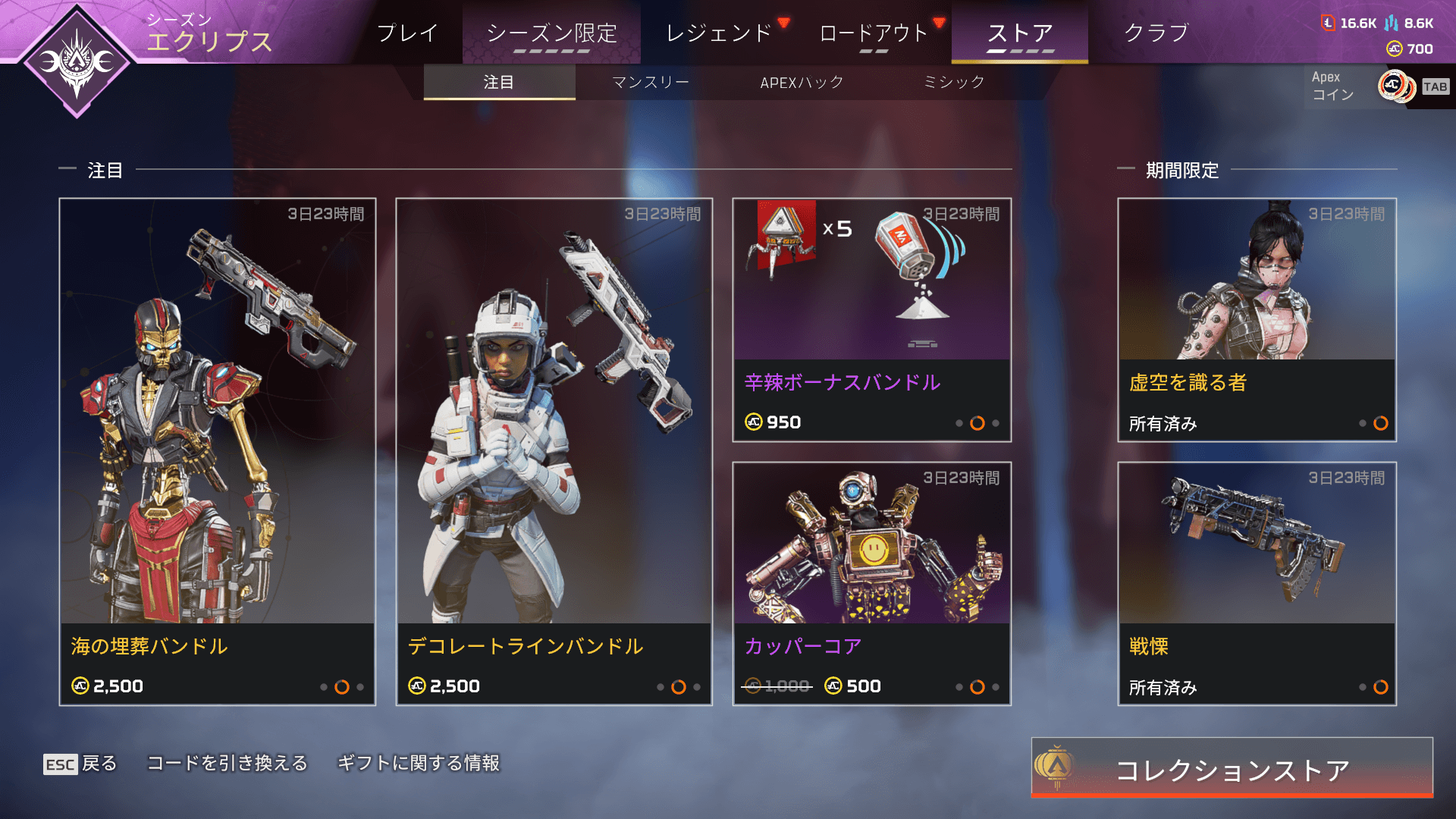Open the プレイ tab
The width and height of the screenshot is (1456, 819).
[407, 33]
